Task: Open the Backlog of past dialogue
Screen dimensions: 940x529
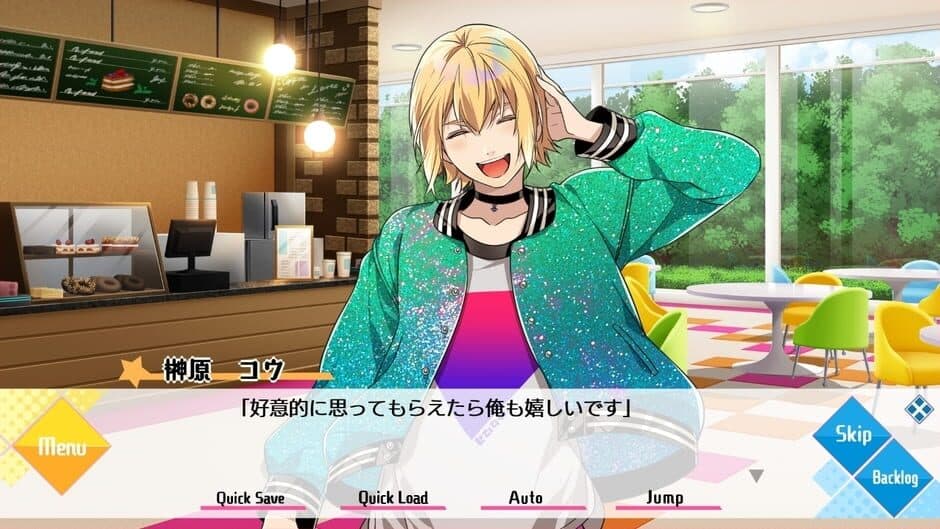Action: click(892, 477)
